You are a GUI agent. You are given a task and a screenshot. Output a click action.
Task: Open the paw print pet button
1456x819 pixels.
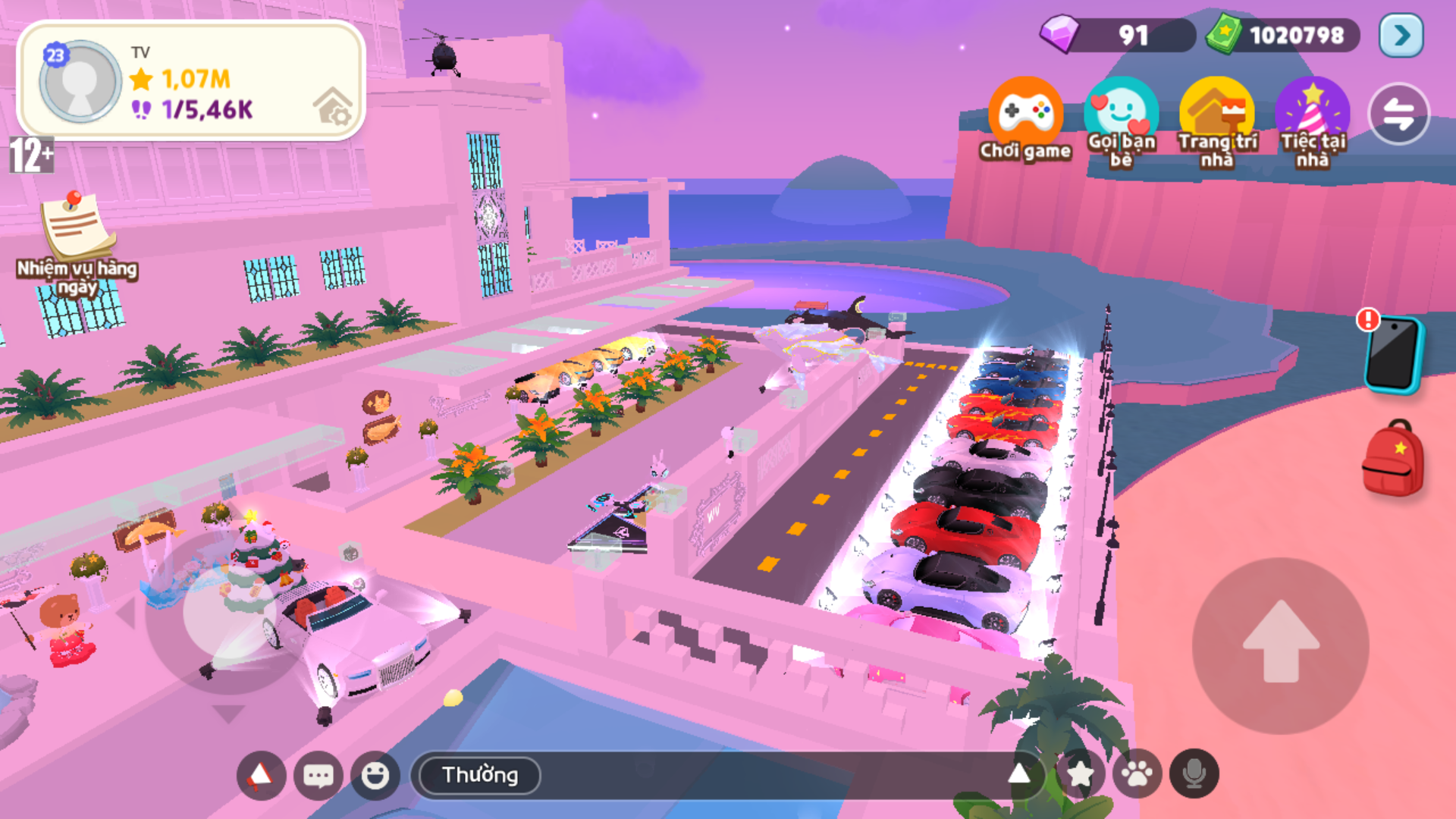tap(1137, 774)
